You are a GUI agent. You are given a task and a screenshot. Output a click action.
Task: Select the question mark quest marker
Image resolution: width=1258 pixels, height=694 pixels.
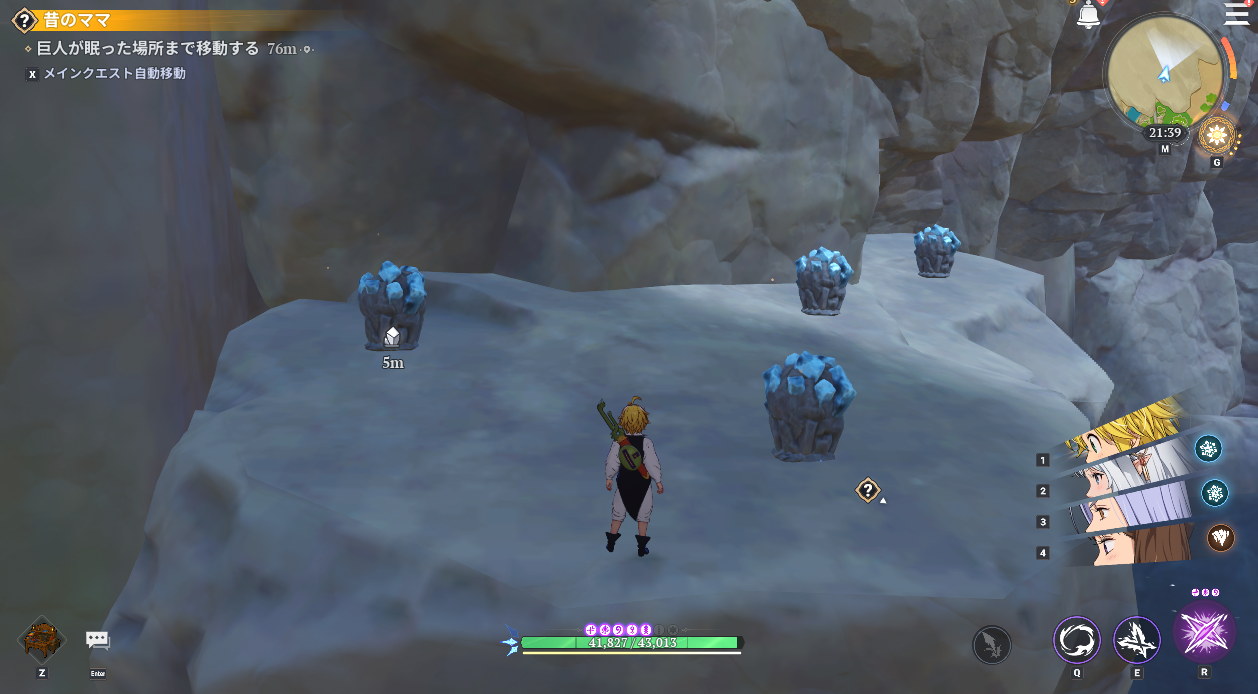(x=868, y=490)
